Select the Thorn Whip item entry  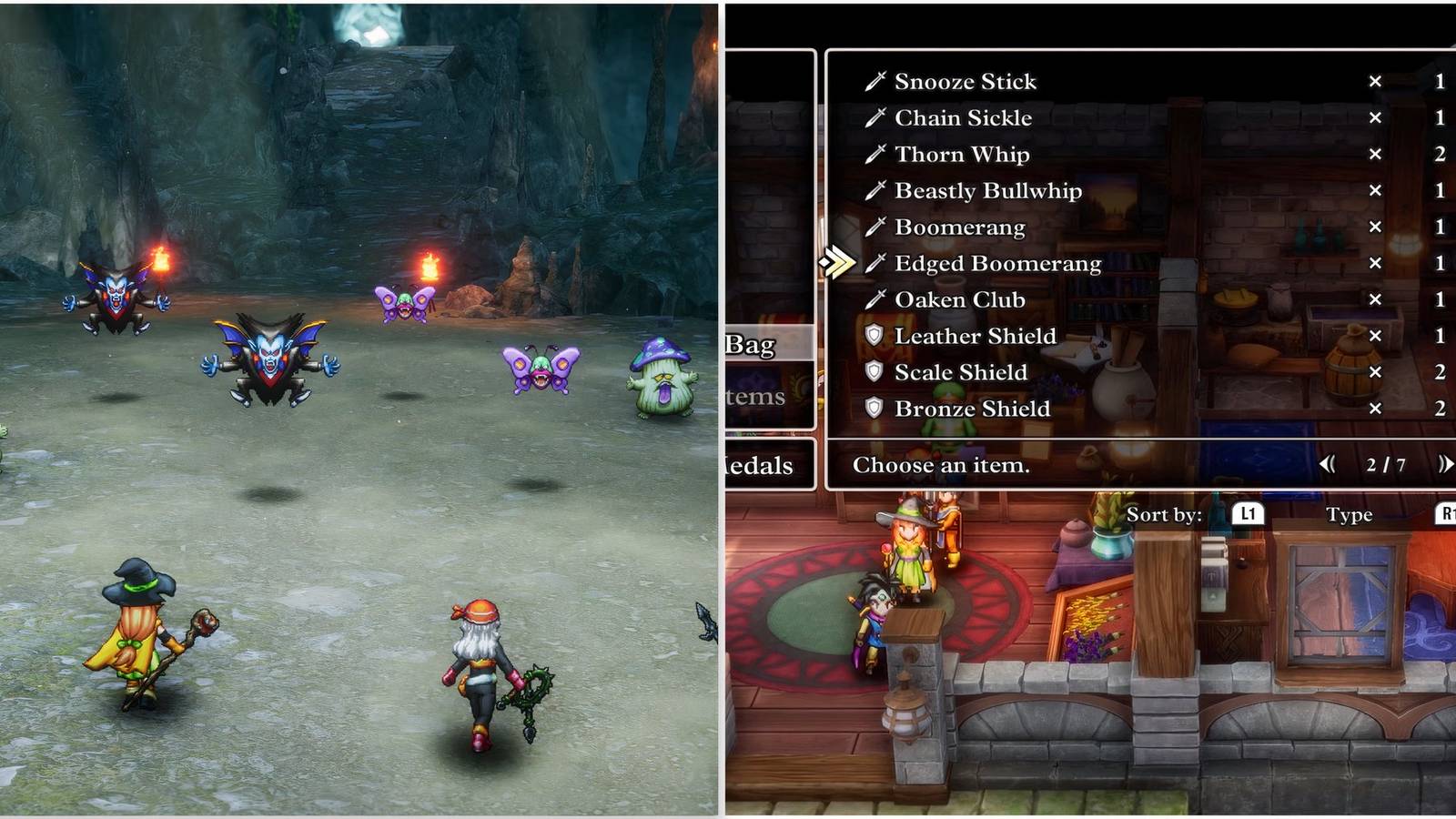tap(961, 154)
